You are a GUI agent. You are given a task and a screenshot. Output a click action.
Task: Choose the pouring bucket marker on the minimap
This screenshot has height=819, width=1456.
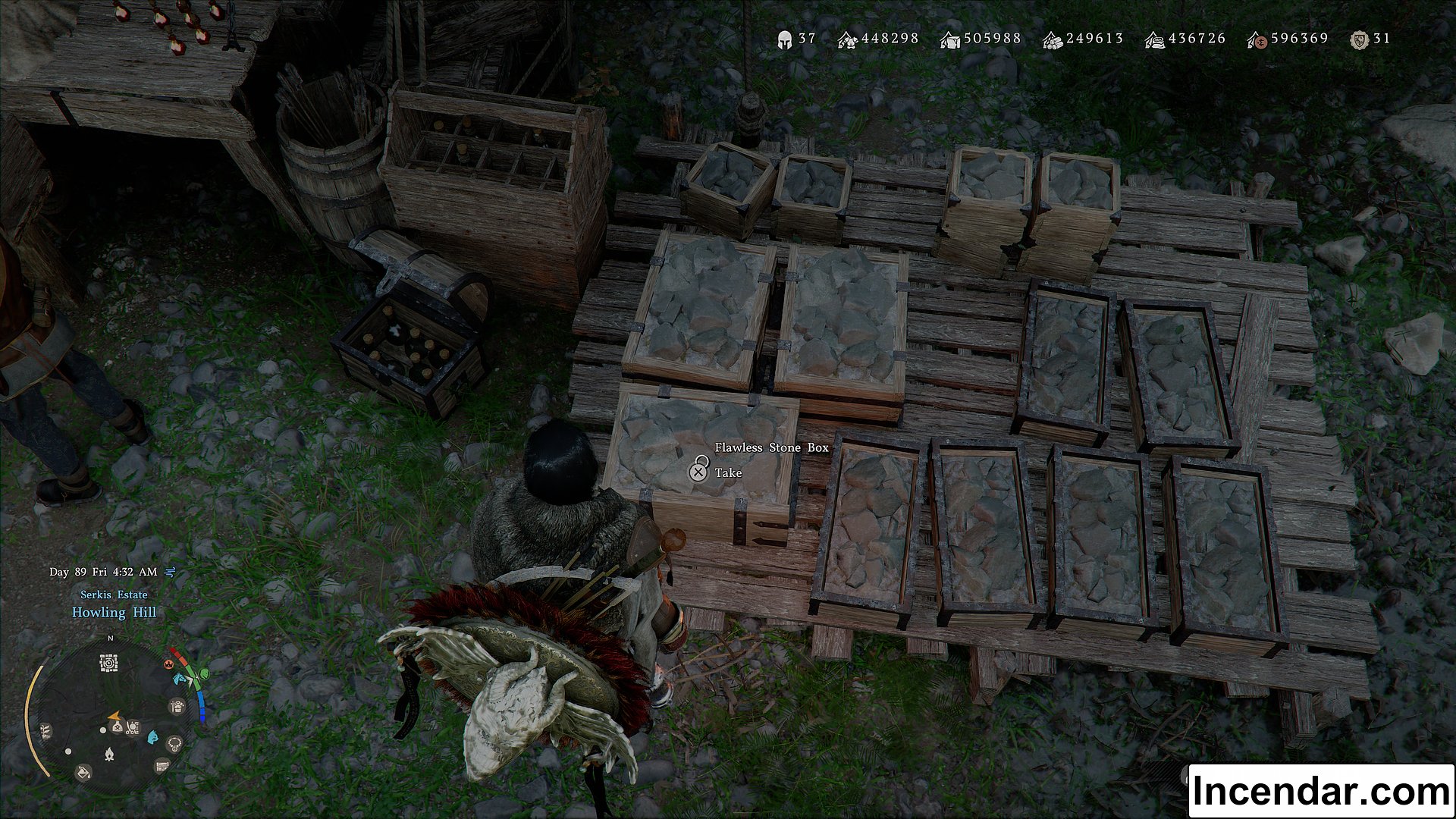pos(83,772)
